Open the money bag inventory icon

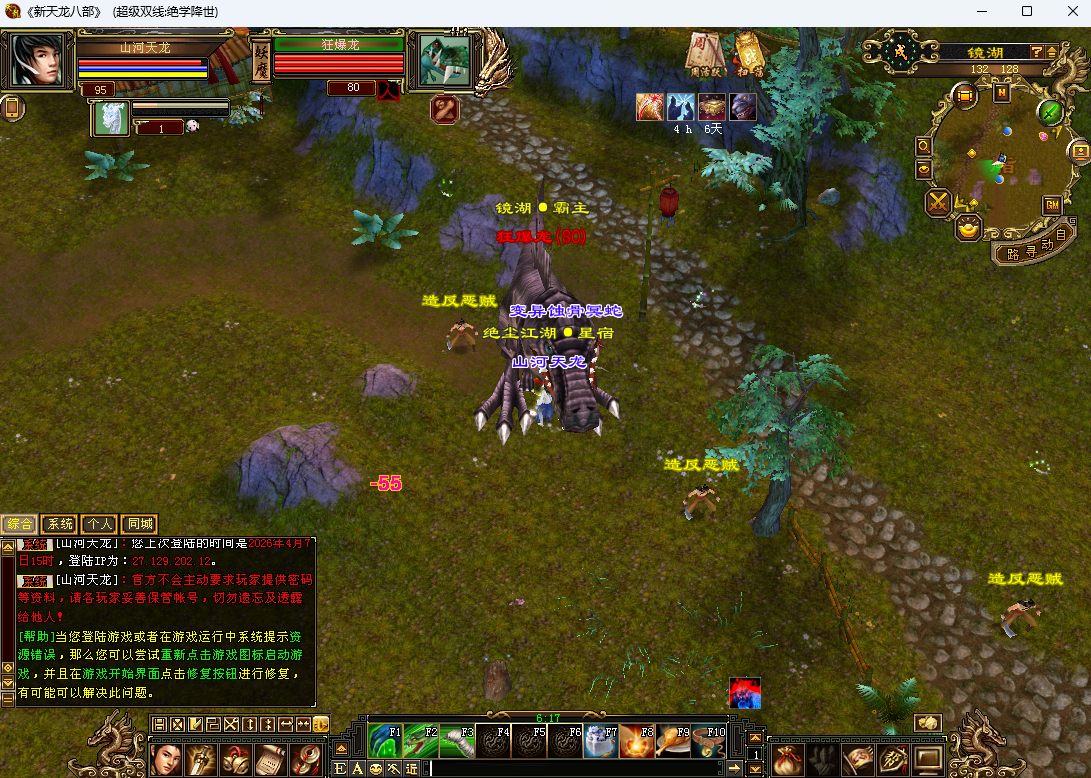coord(788,757)
